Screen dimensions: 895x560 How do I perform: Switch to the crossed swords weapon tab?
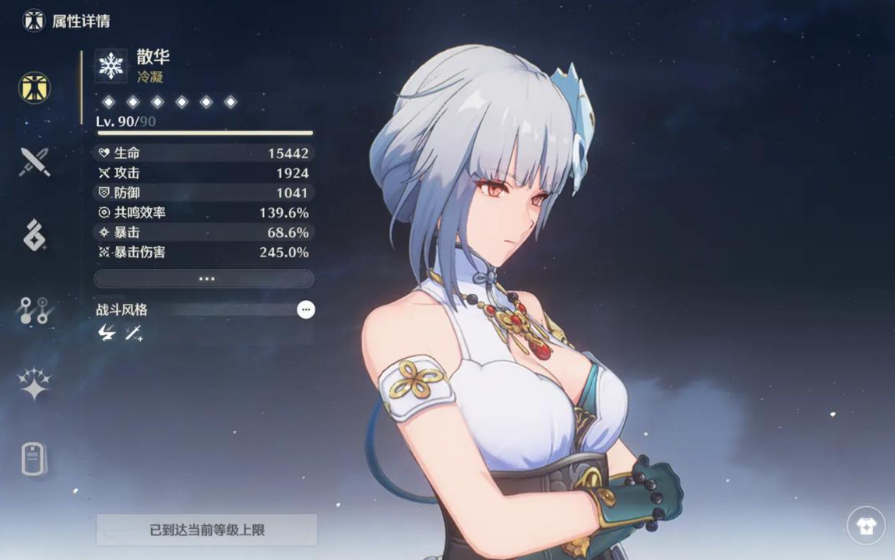tap(35, 161)
